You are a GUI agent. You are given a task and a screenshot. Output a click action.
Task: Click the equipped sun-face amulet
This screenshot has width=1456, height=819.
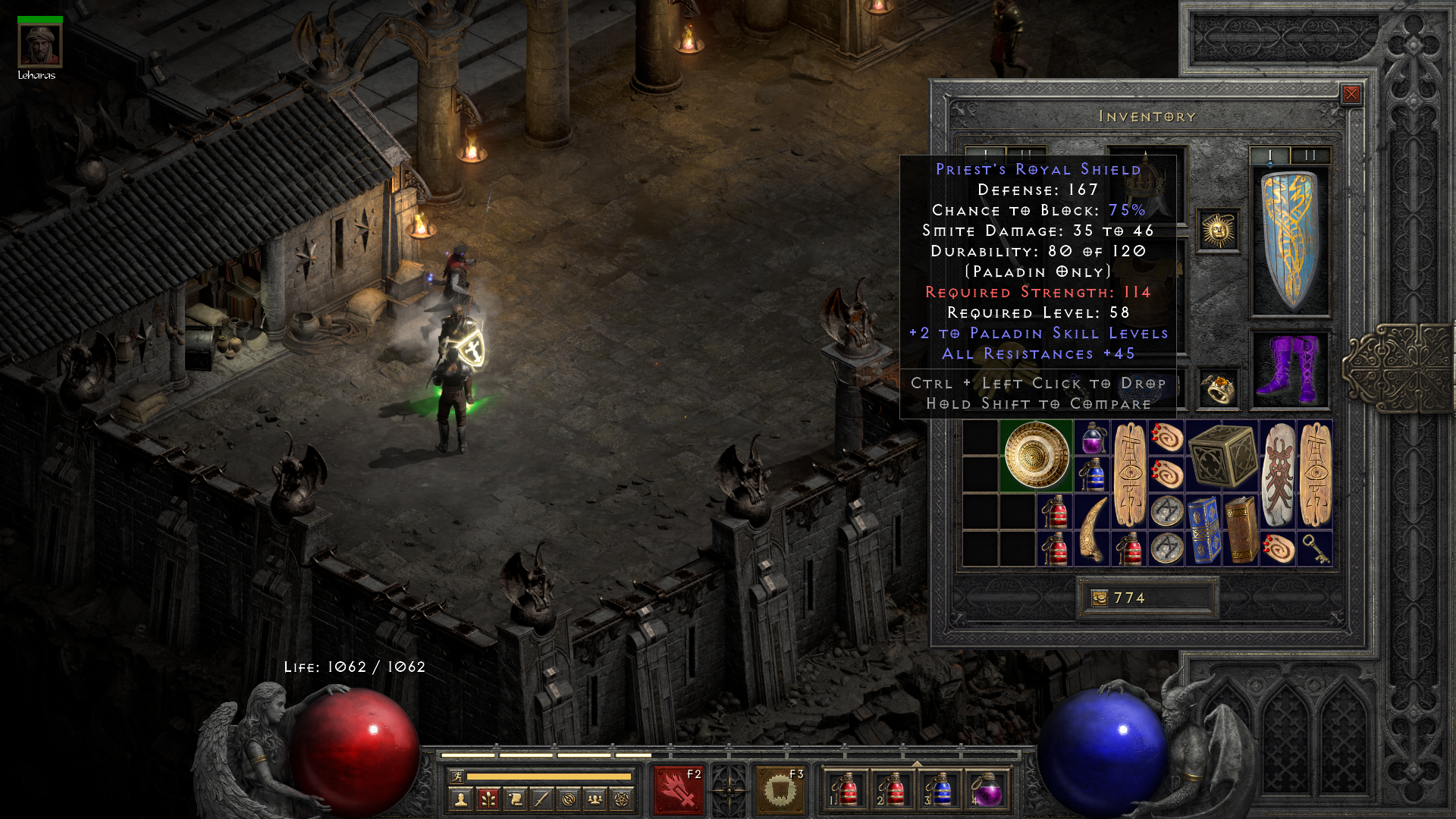1218,230
